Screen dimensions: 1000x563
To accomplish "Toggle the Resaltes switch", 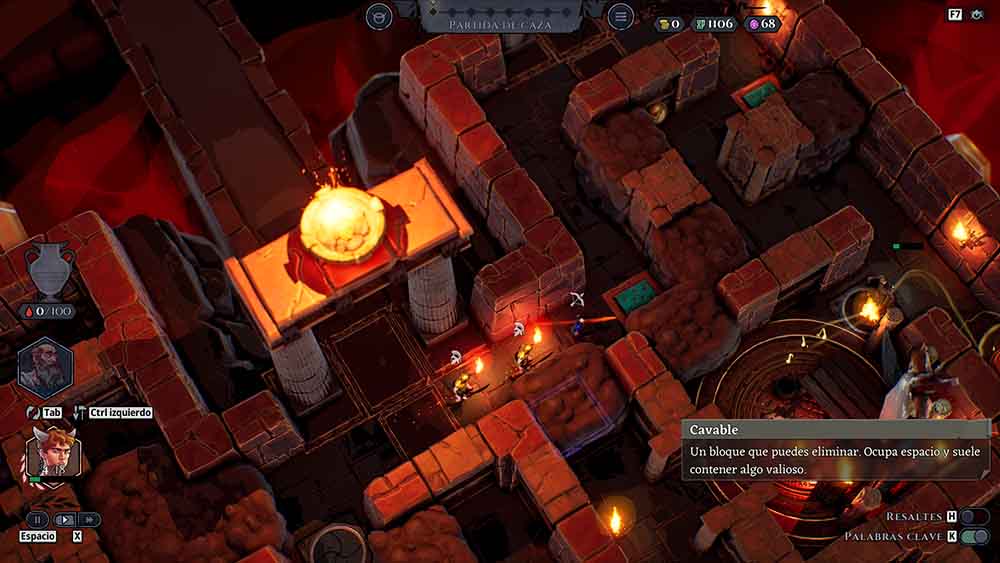I will [974, 516].
